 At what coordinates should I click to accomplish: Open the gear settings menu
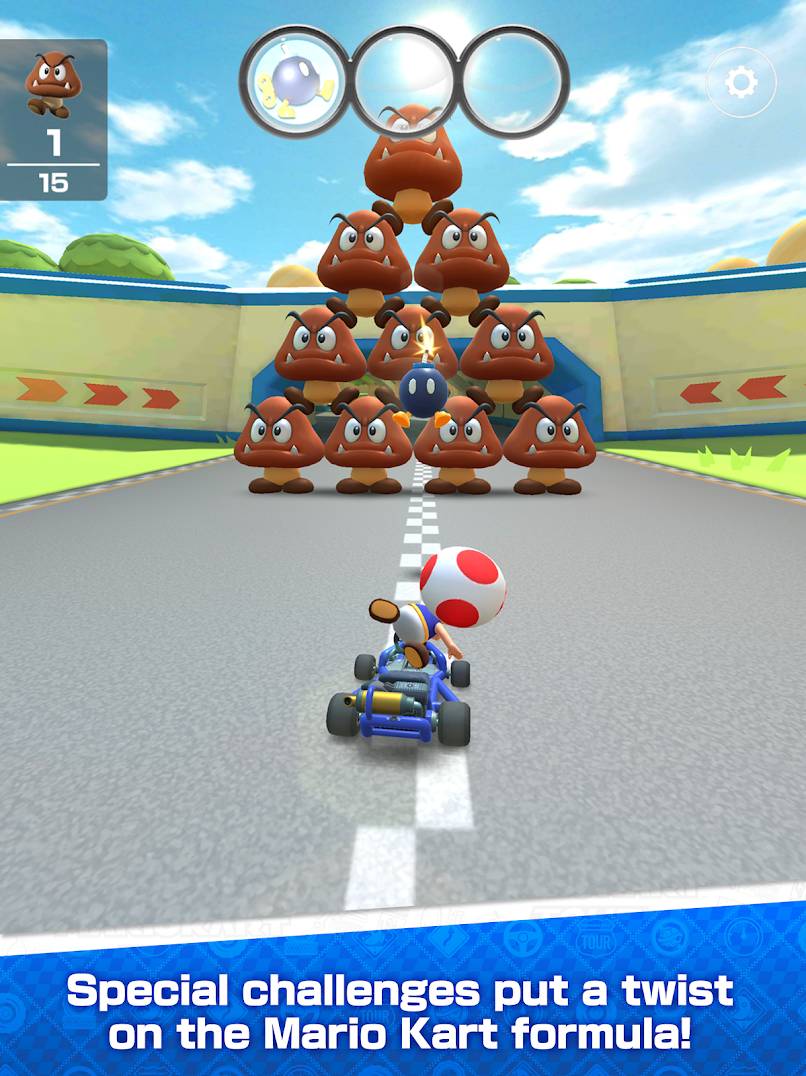[741, 83]
